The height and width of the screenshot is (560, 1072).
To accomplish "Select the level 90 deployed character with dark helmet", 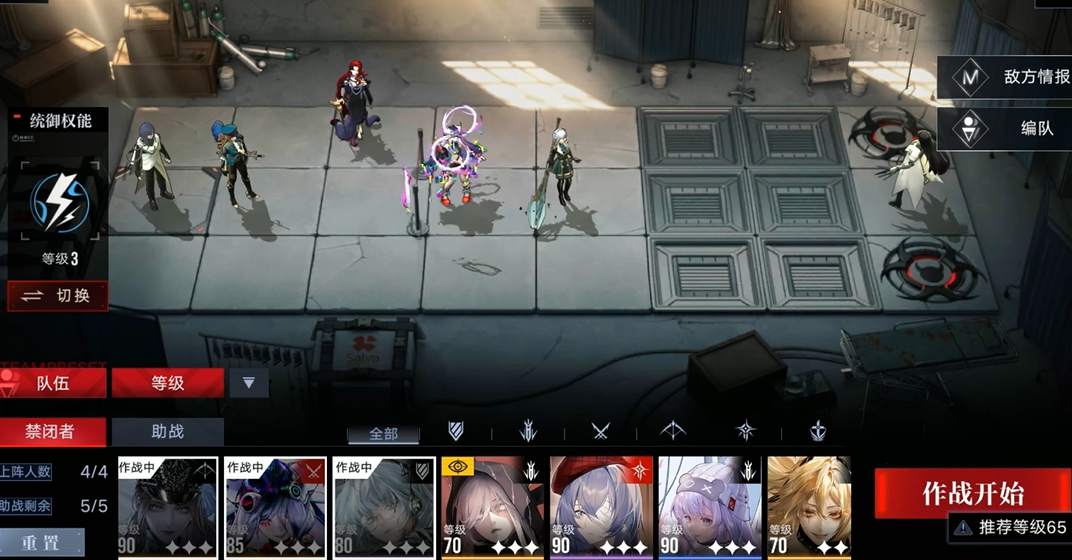I will [167, 507].
